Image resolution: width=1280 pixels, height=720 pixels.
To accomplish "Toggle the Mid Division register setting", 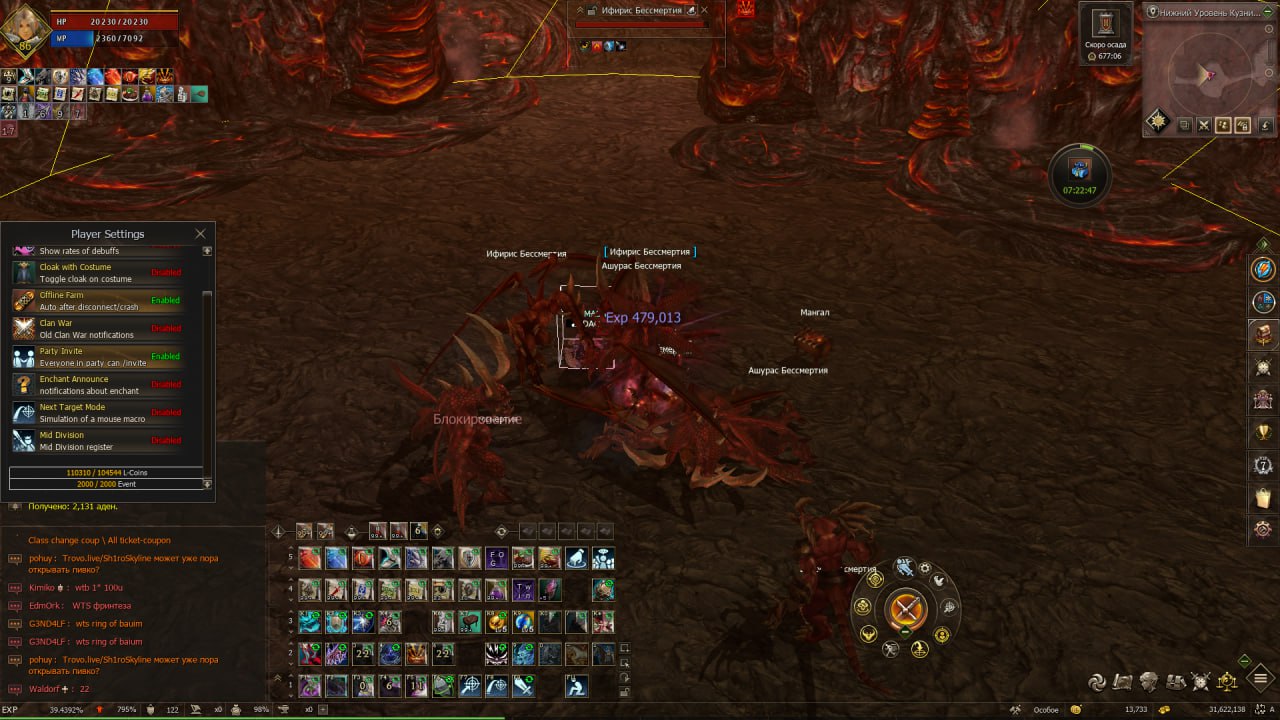I will pyautogui.click(x=165, y=440).
